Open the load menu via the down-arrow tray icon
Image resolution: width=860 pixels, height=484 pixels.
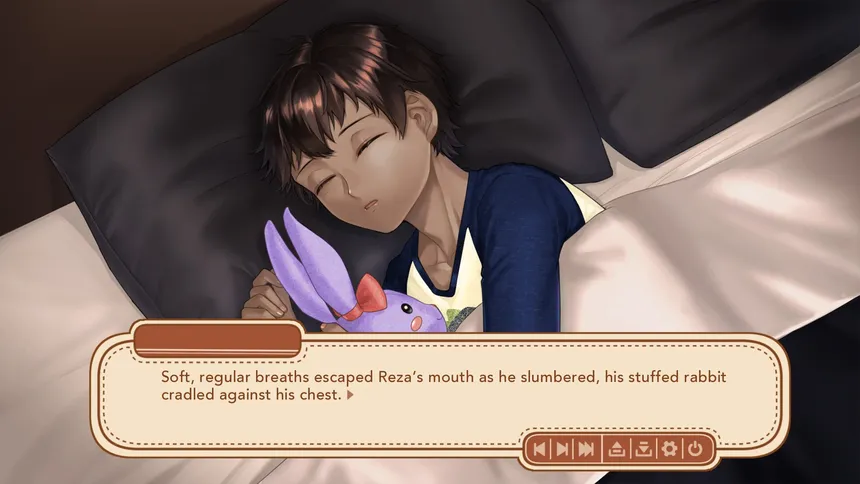643,449
